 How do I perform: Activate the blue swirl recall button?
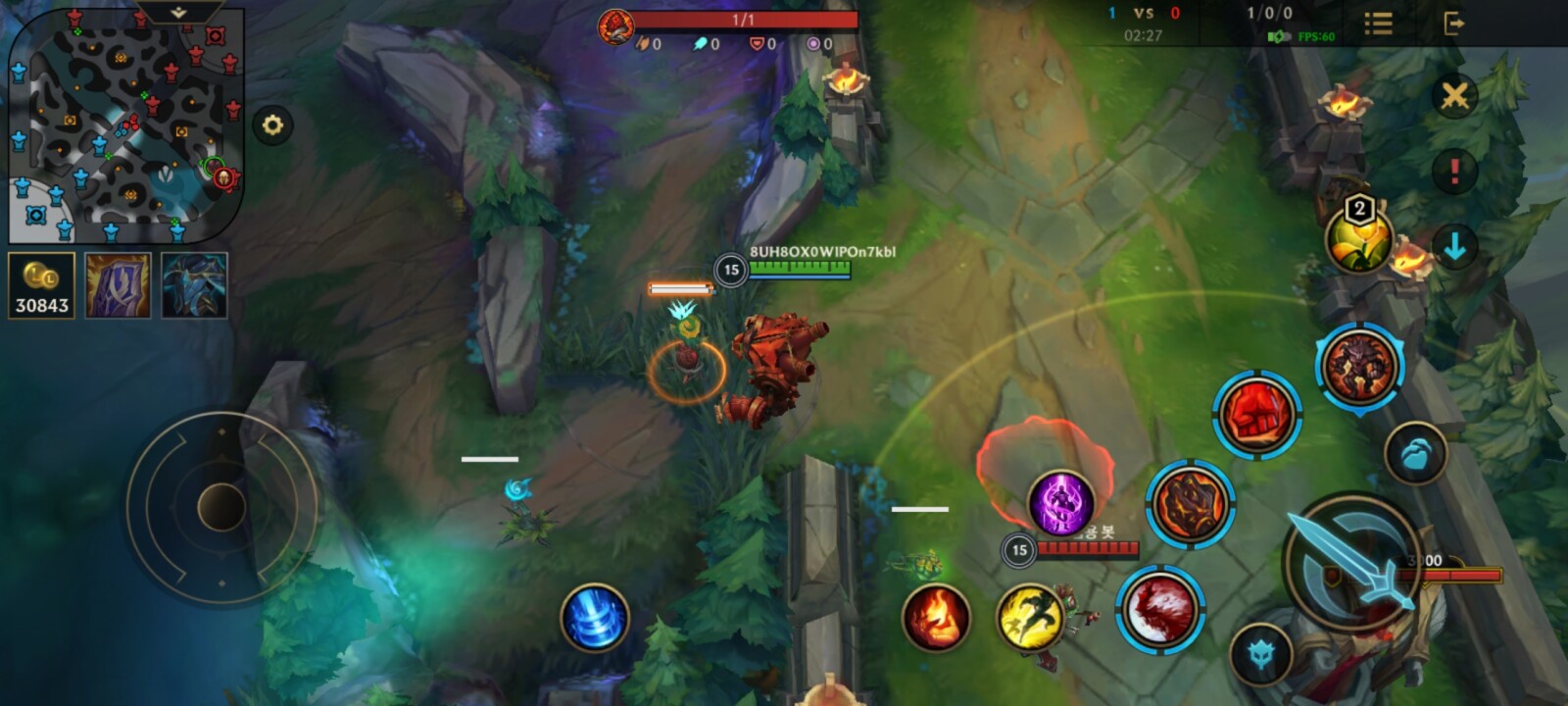pos(594,618)
